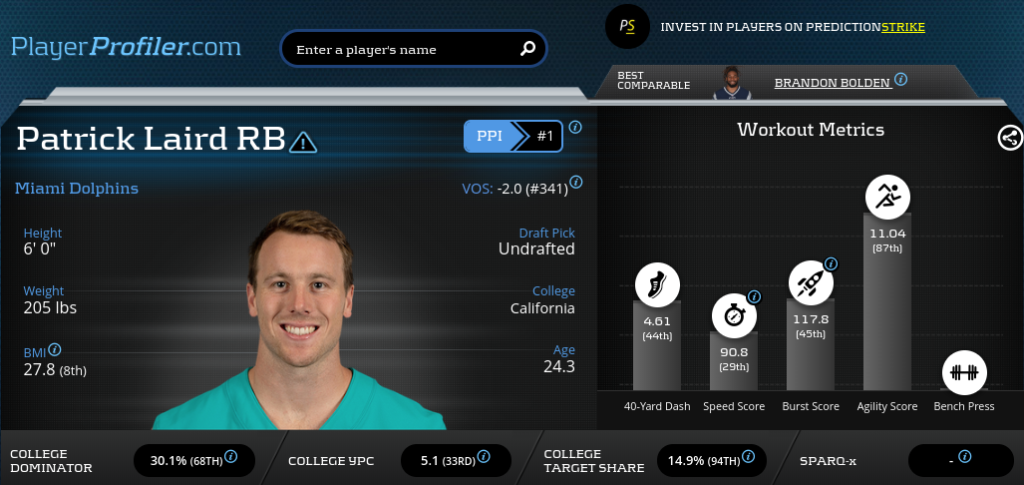Viewport: 1024px width, 485px height.
Task: Click the College Target Share info icon
Action: tap(746, 457)
